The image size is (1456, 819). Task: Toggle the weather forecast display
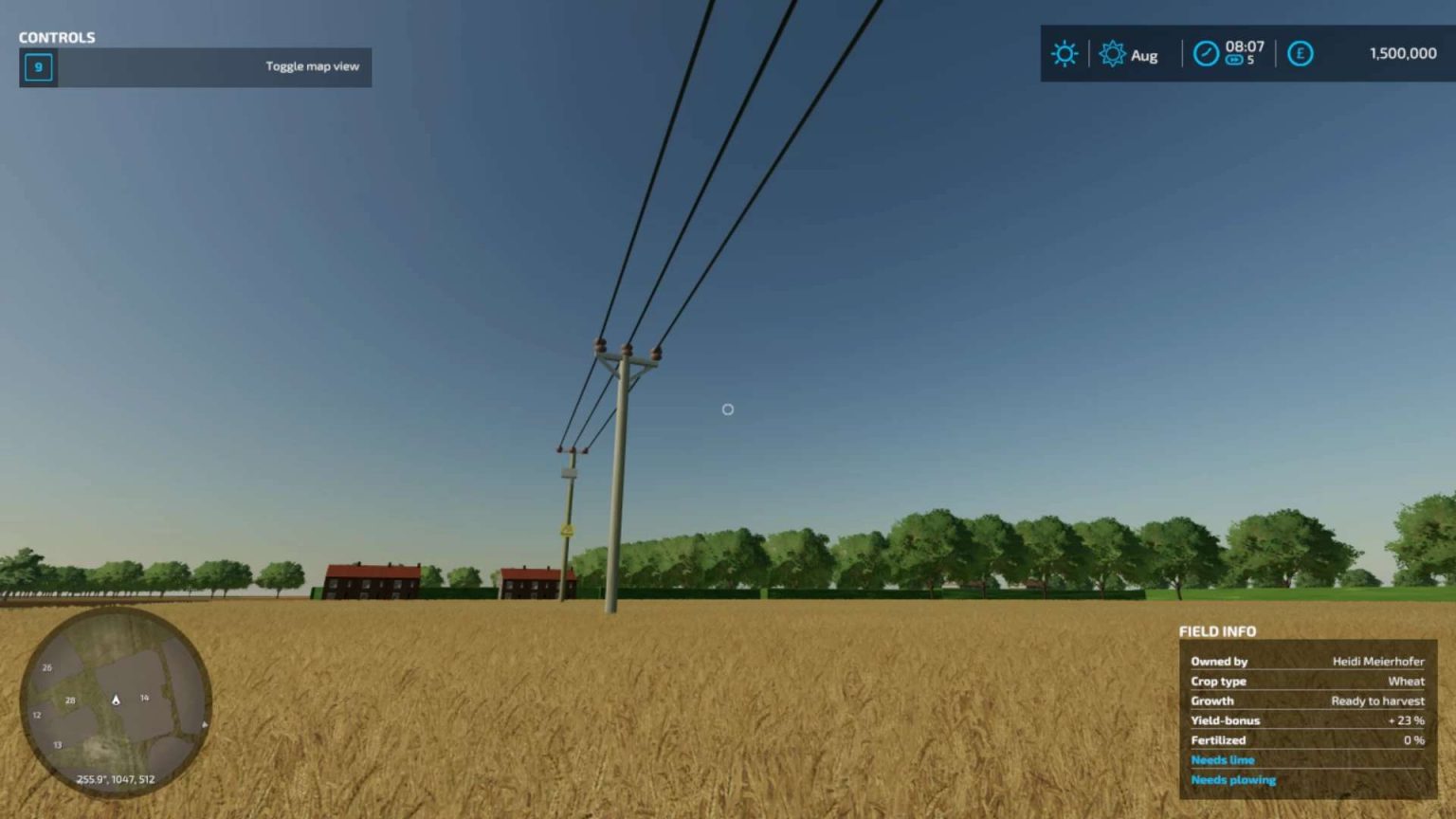click(1065, 54)
